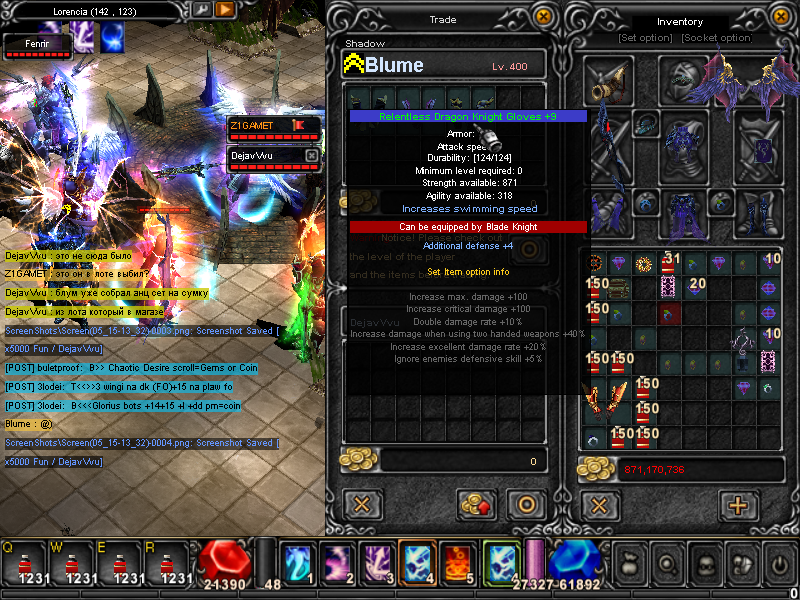Click the orange arrow button beside the map name

tap(226, 9)
